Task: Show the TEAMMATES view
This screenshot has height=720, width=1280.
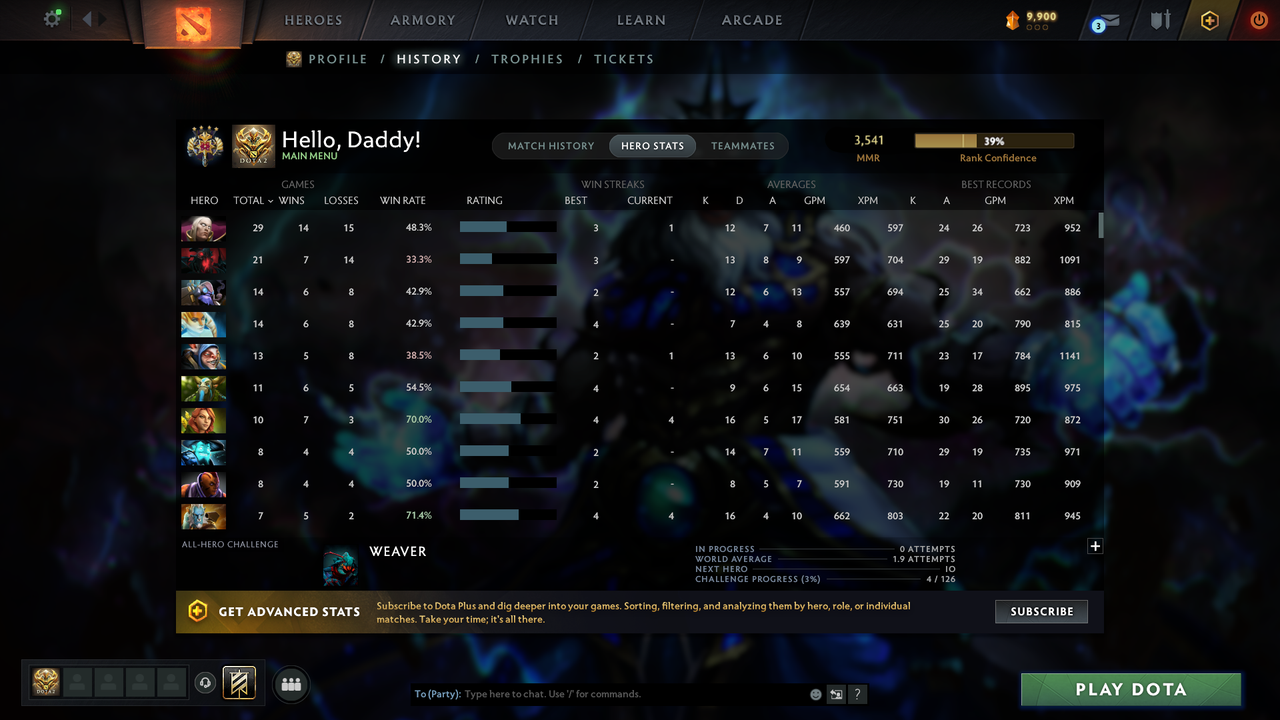Action: click(743, 145)
